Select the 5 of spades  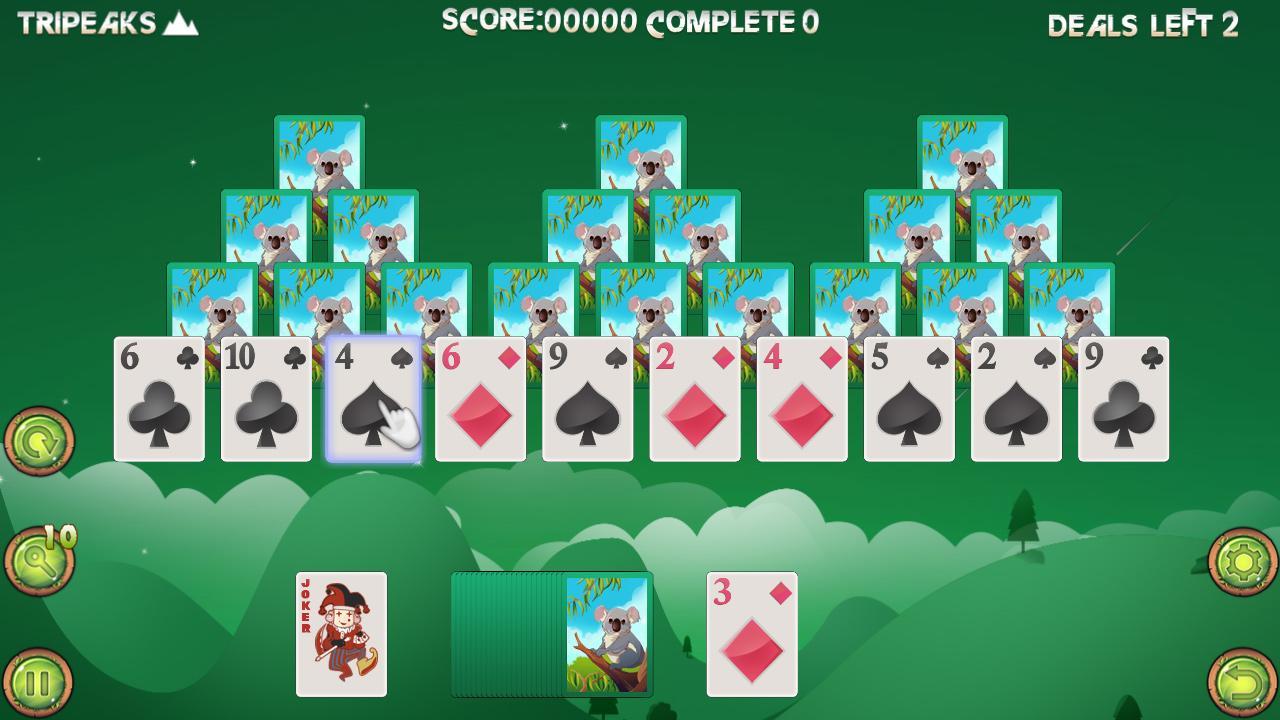point(908,400)
